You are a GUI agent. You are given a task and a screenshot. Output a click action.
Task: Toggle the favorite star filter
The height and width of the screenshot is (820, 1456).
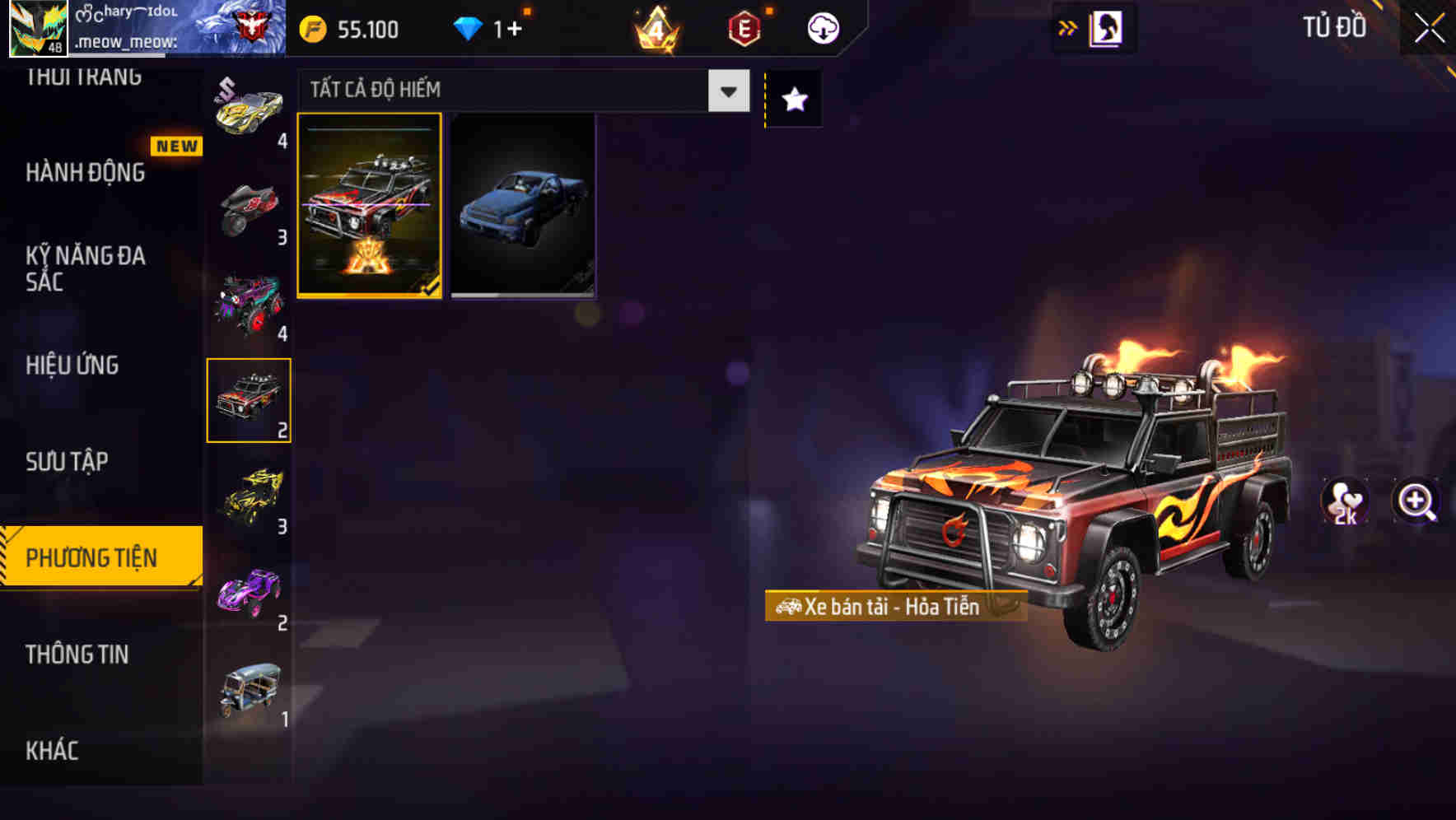pos(792,99)
